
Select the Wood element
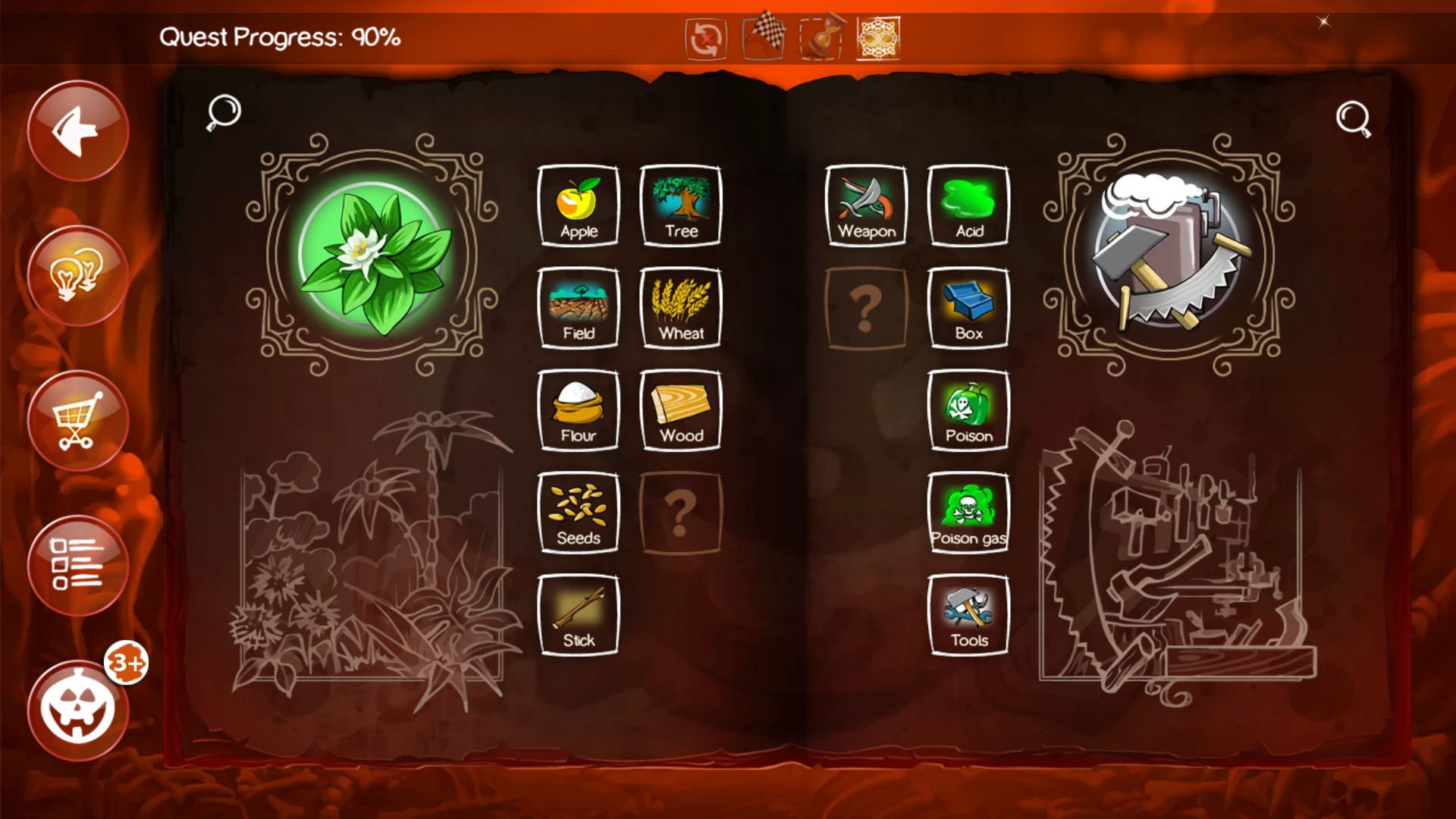point(680,409)
